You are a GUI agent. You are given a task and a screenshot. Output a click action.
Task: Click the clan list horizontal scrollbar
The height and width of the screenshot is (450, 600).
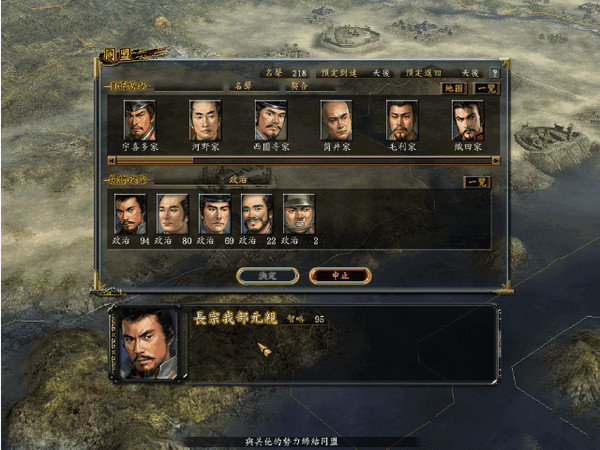coord(300,159)
